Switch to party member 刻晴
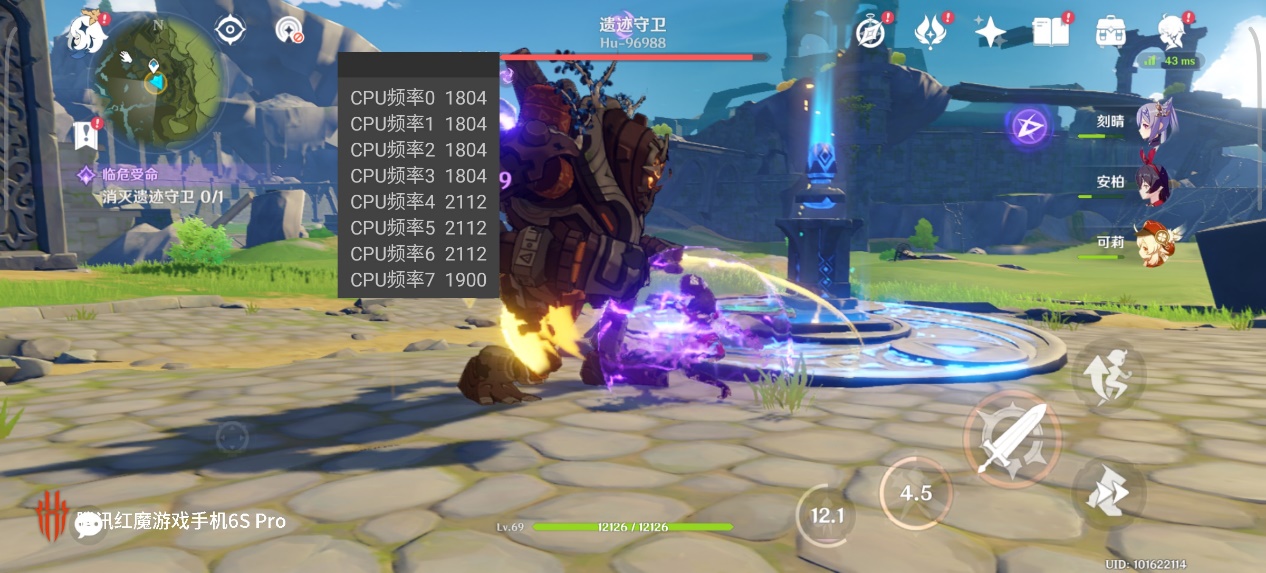Viewport: 1266px width, 573px height. click(x=1148, y=124)
